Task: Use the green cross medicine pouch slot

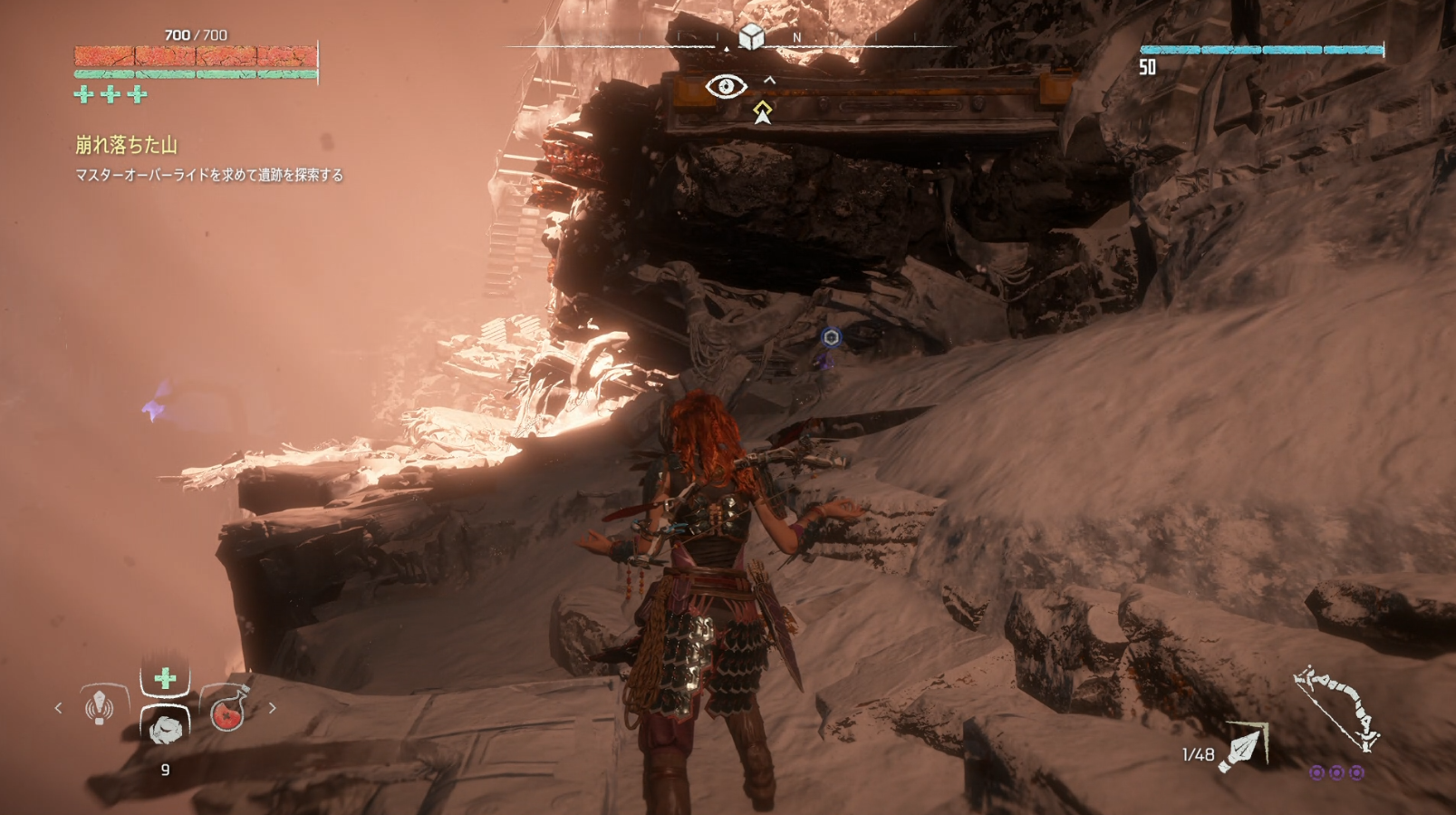Action: (165, 679)
